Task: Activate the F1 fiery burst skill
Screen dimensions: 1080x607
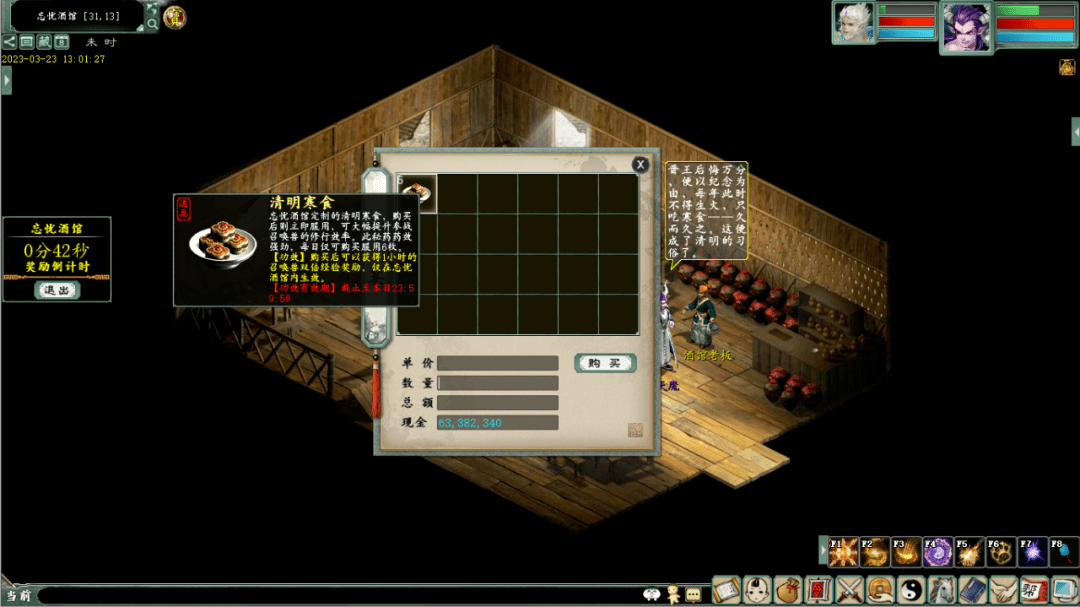Action: pos(843,552)
